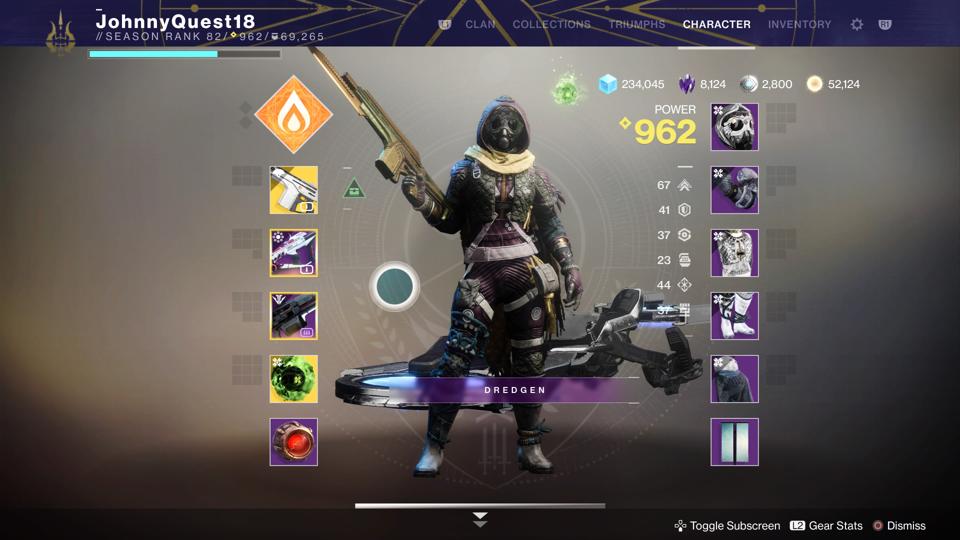
Task: Open the chest armor slot
Action: coord(734,253)
